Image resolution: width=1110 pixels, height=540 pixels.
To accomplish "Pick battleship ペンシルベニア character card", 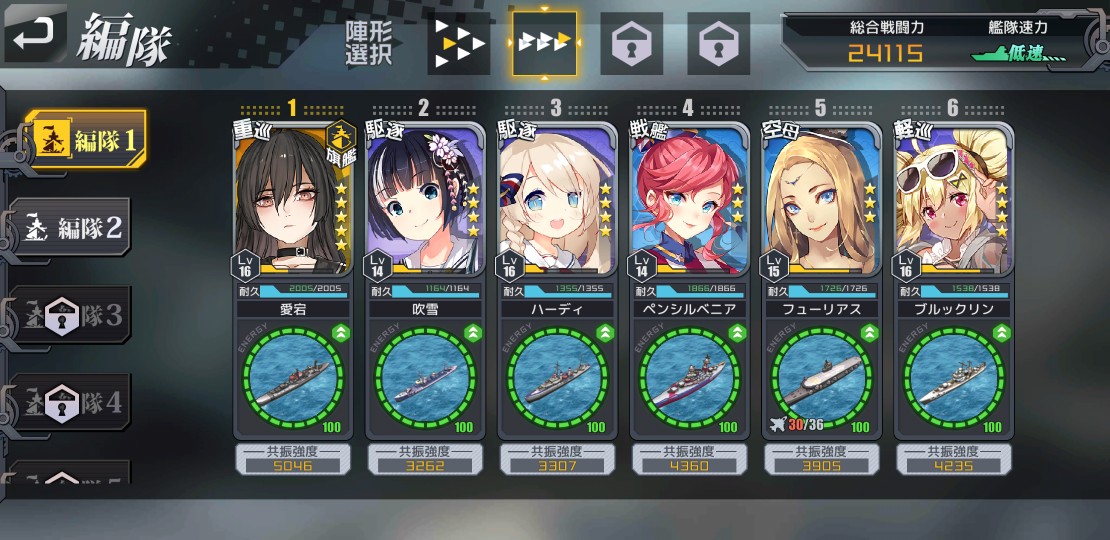I will click(688, 200).
